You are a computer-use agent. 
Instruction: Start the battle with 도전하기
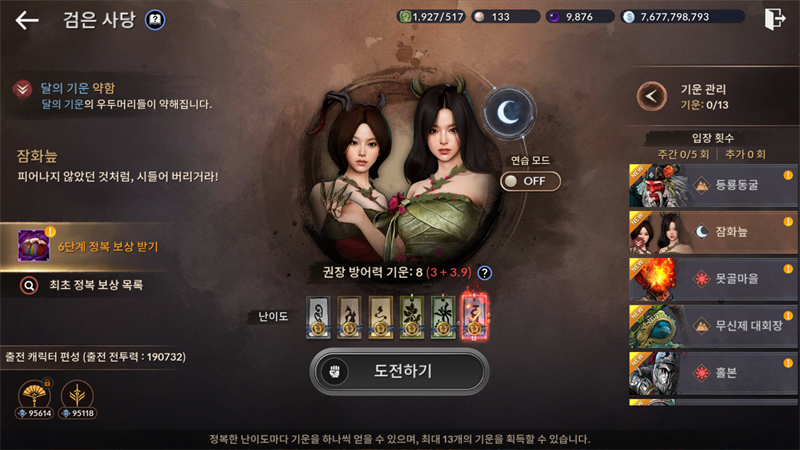(x=399, y=370)
